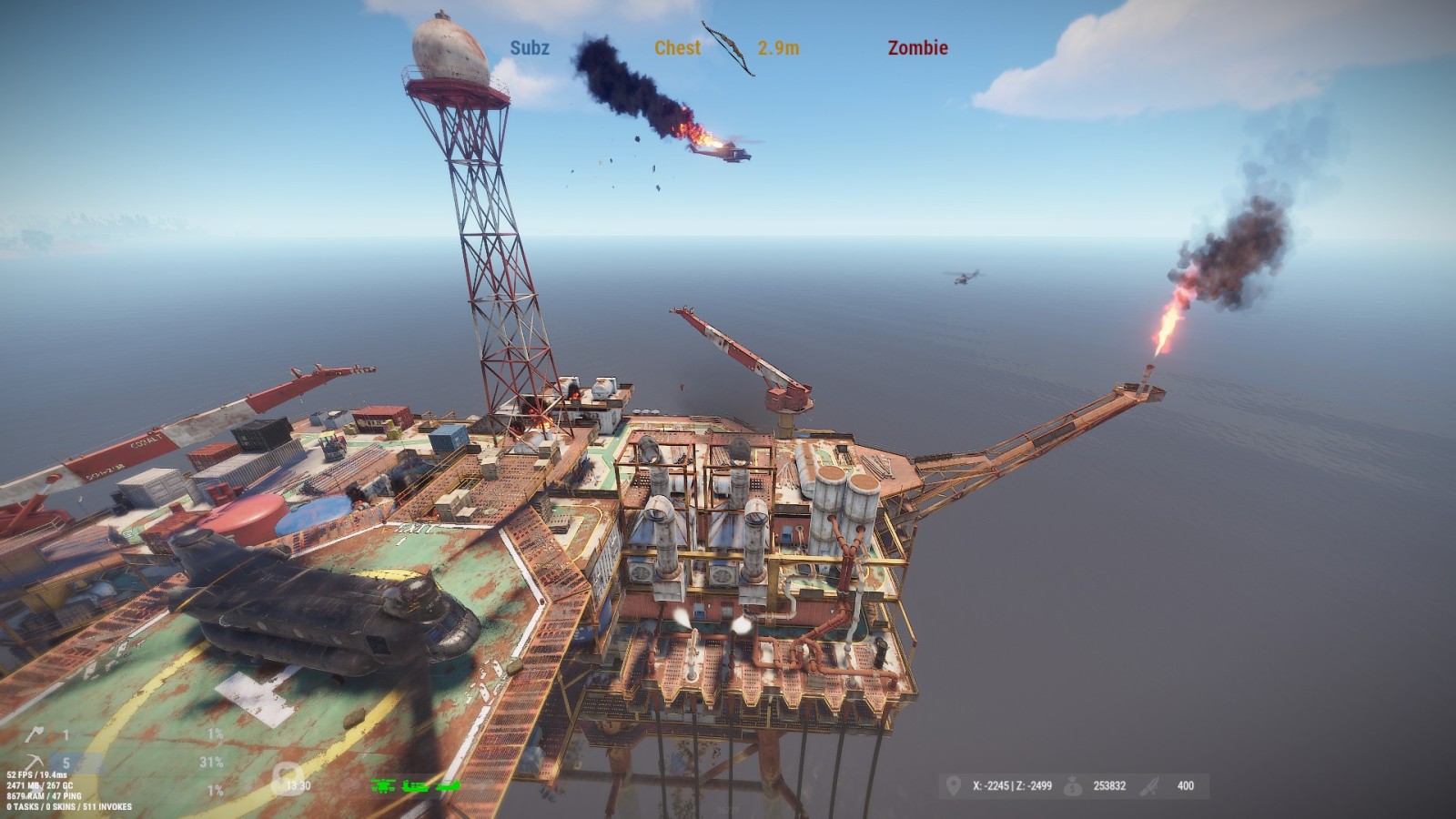Click the hatchet icon in the gather panel

pyautogui.click(x=33, y=734)
